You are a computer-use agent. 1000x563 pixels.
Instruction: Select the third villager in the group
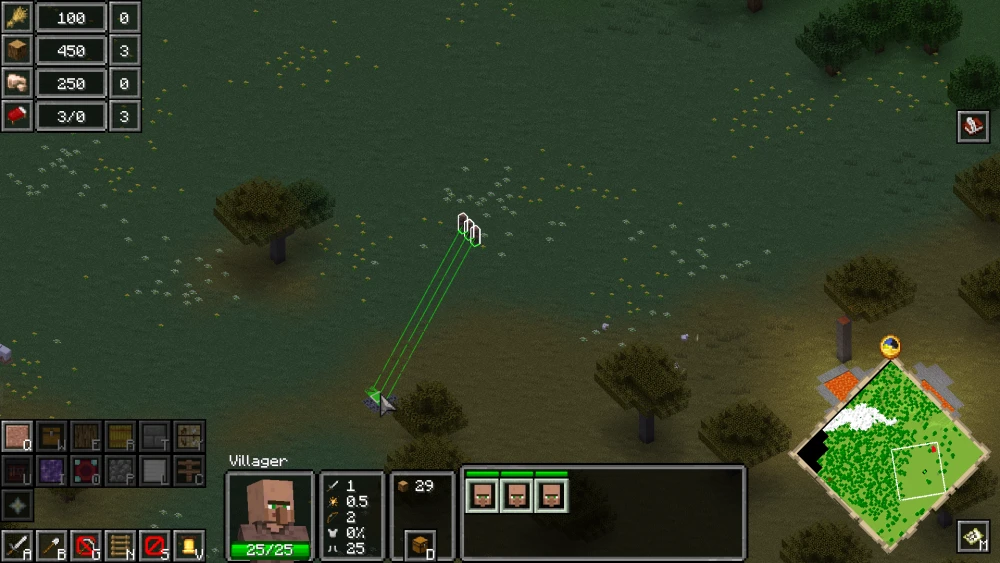click(551, 495)
